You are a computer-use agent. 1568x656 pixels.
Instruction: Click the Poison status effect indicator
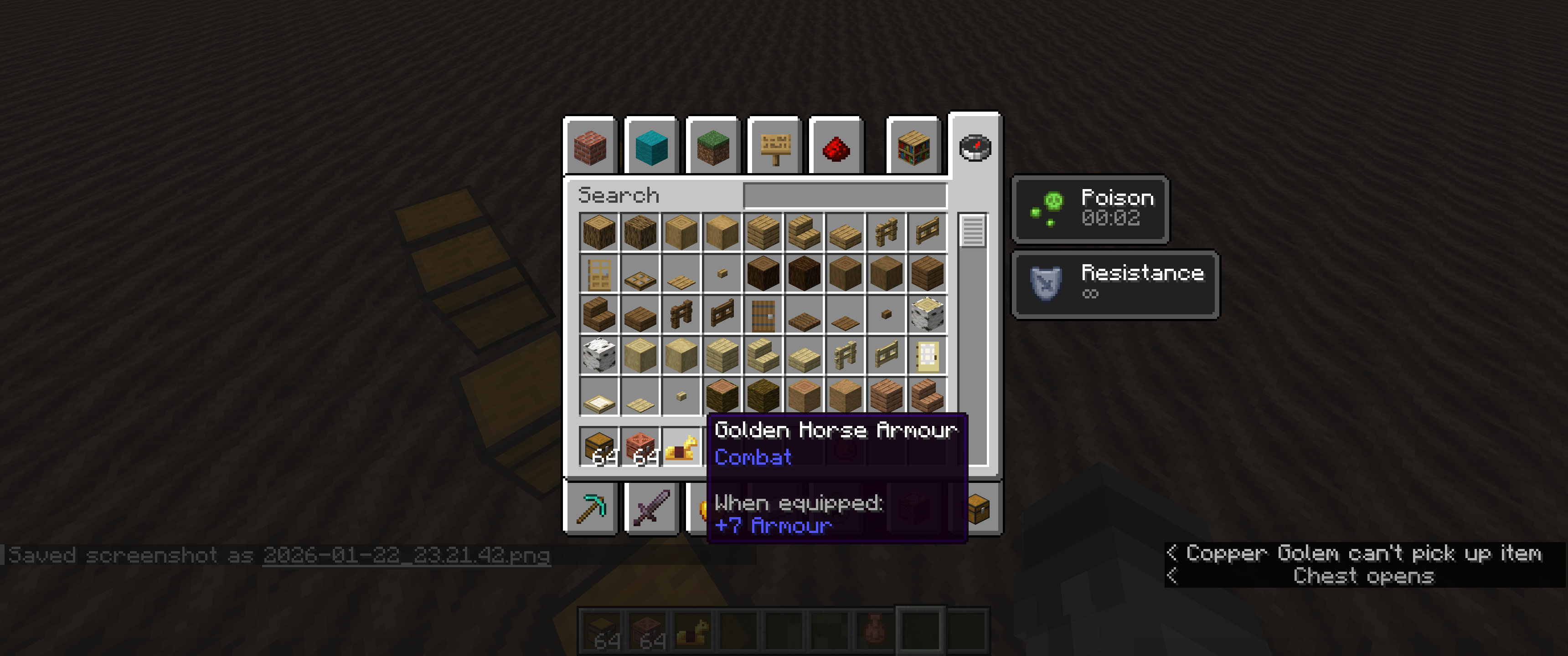click(x=1089, y=210)
